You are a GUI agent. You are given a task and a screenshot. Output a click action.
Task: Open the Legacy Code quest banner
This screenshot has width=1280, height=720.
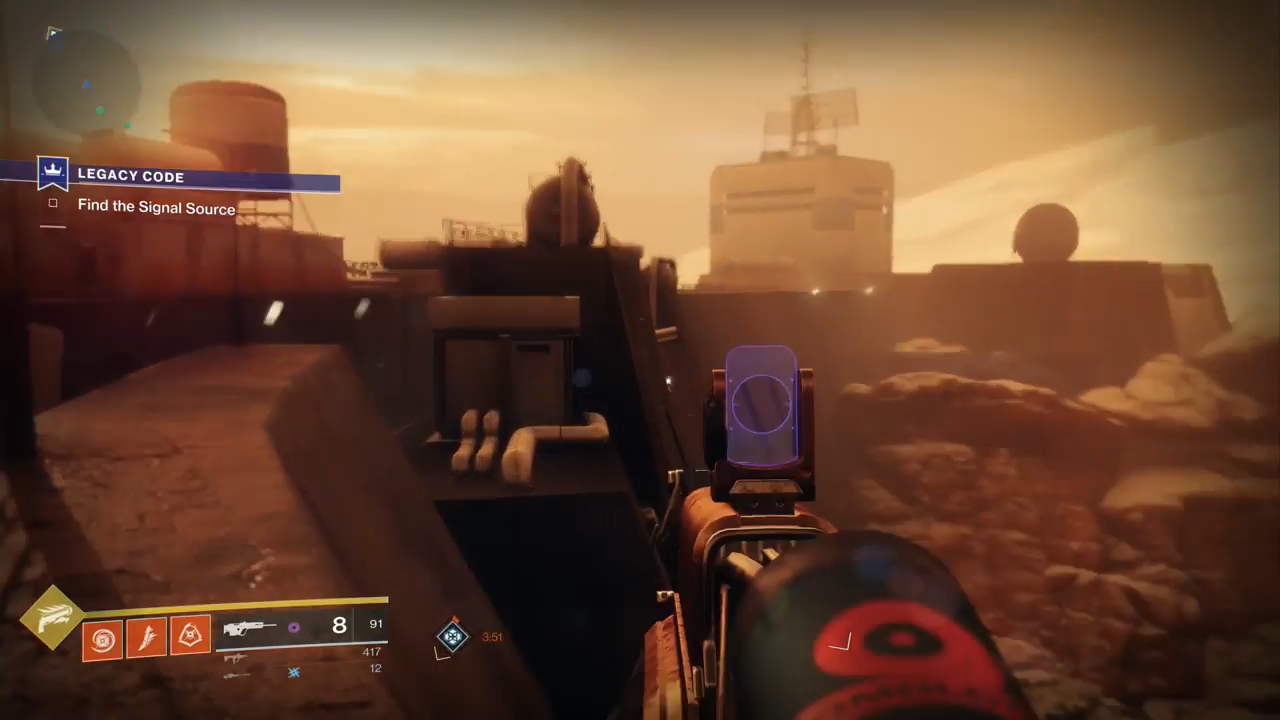tap(190, 177)
